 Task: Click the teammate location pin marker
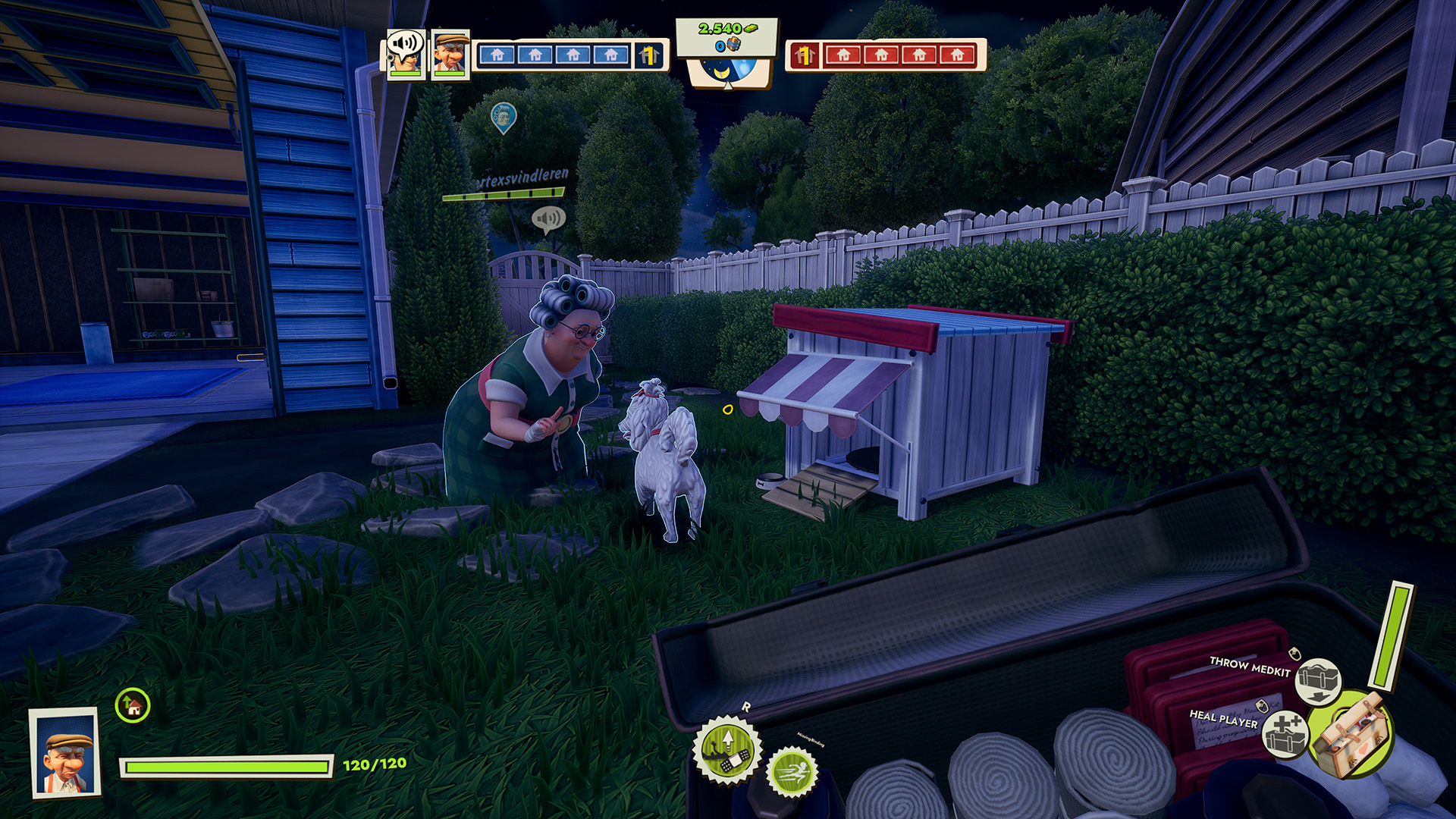[x=503, y=118]
